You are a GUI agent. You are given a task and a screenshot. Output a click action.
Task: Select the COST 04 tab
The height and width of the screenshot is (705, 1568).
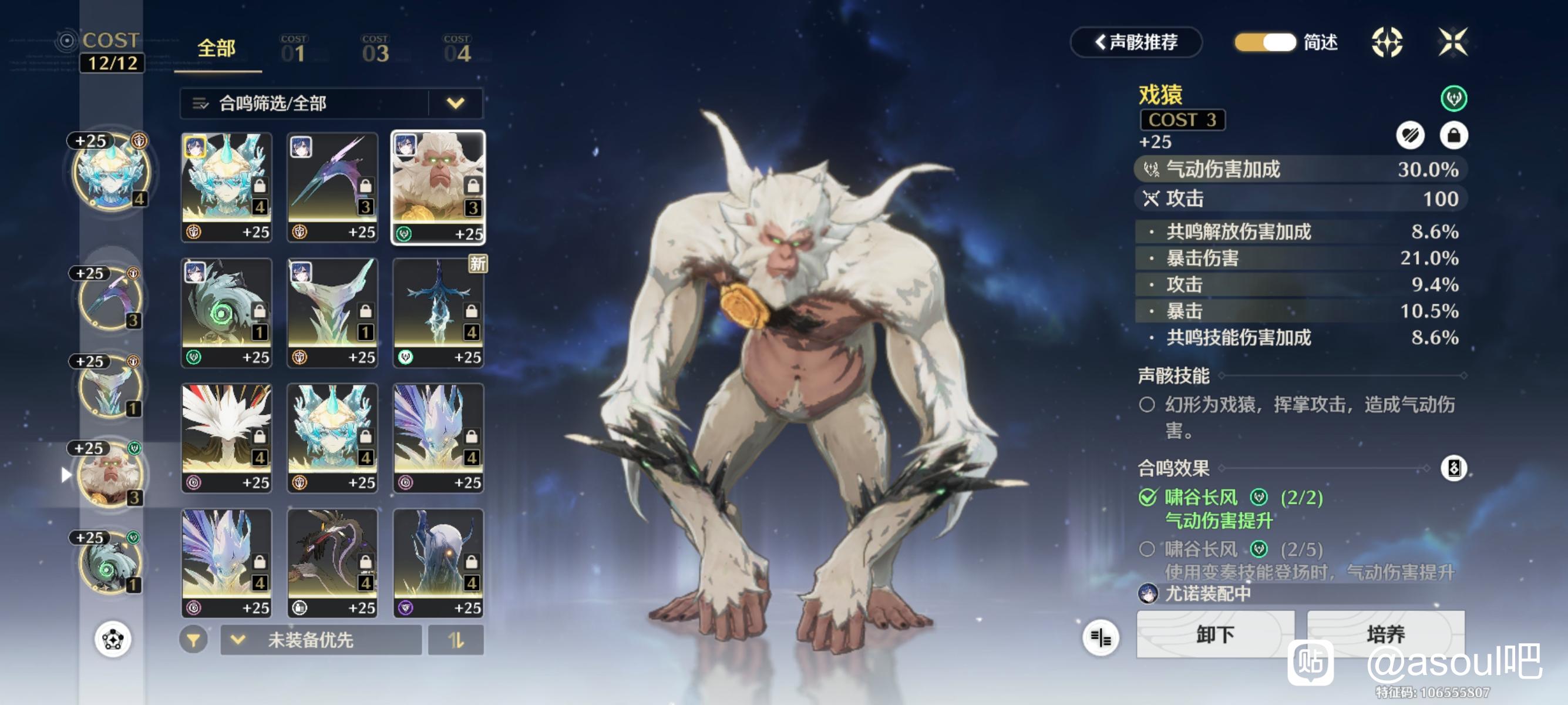pos(457,50)
